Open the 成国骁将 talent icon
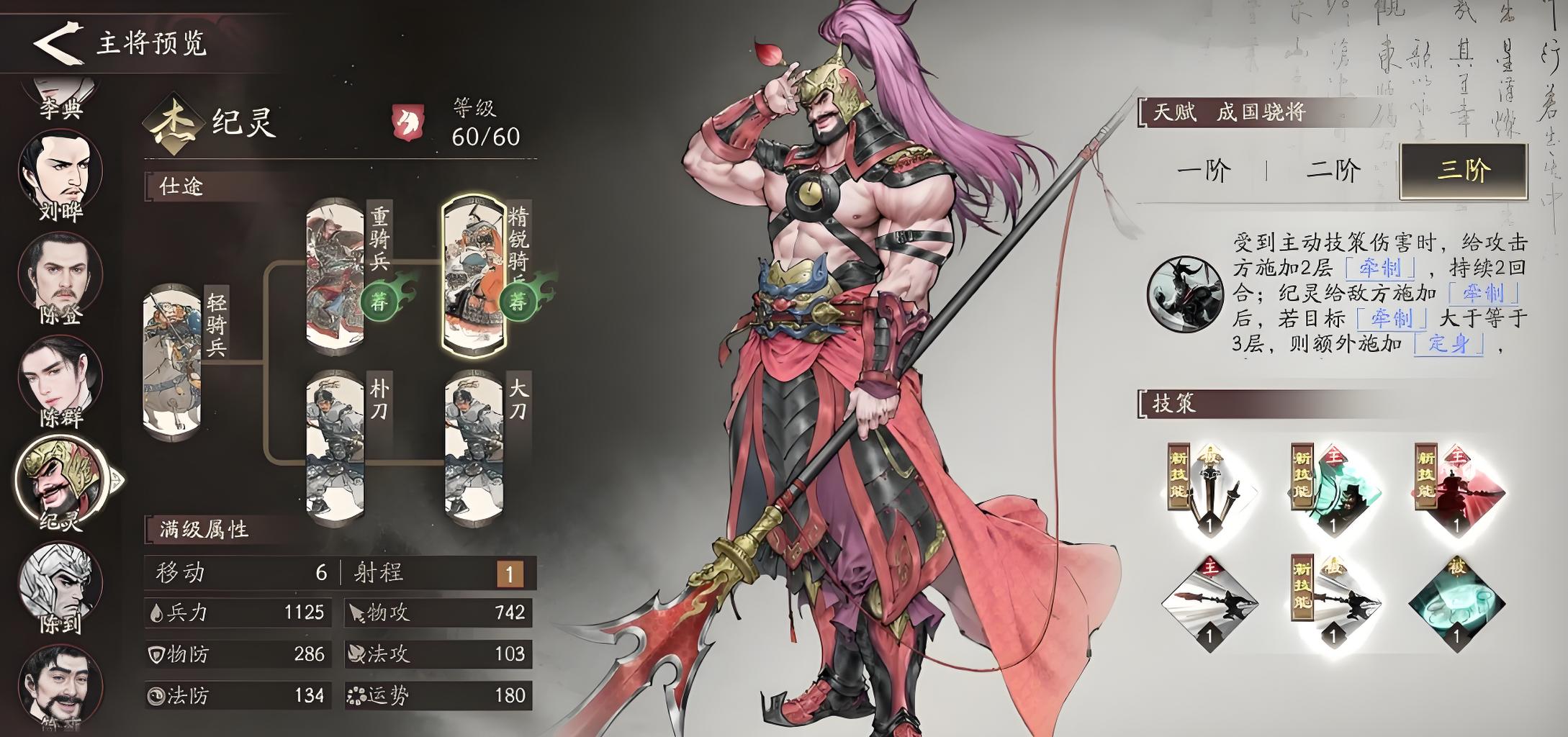 (1184, 294)
